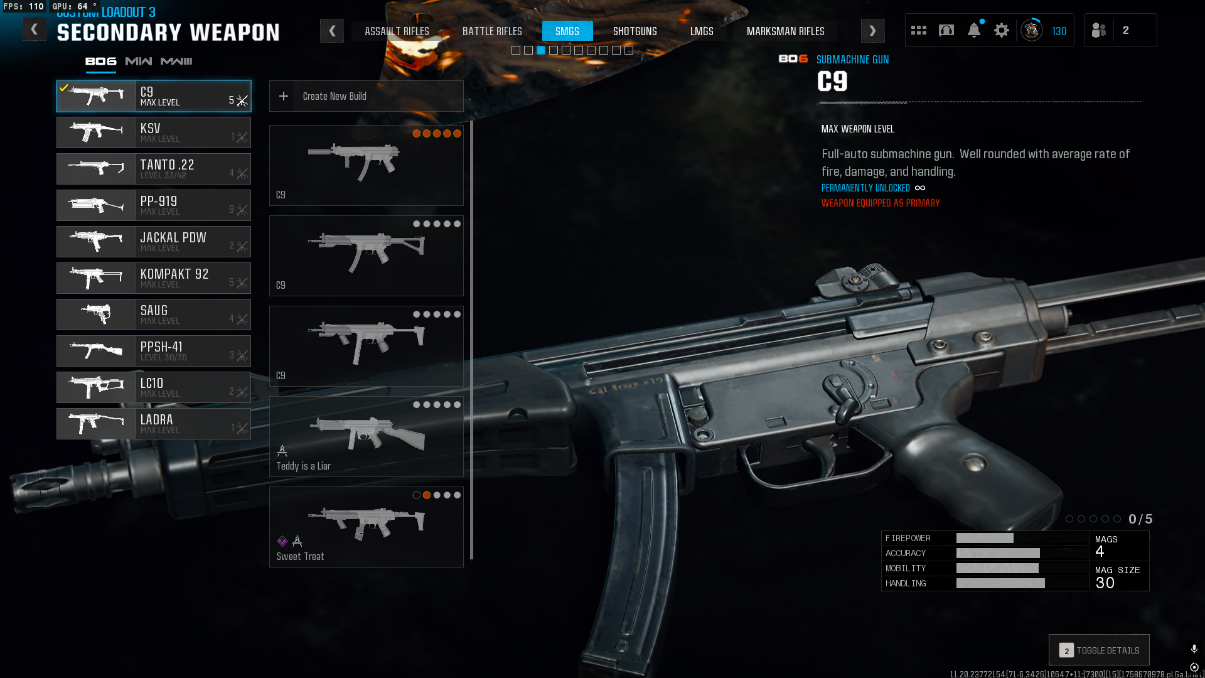Switch to the LMGs category
The height and width of the screenshot is (678, 1205).
(x=702, y=31)
